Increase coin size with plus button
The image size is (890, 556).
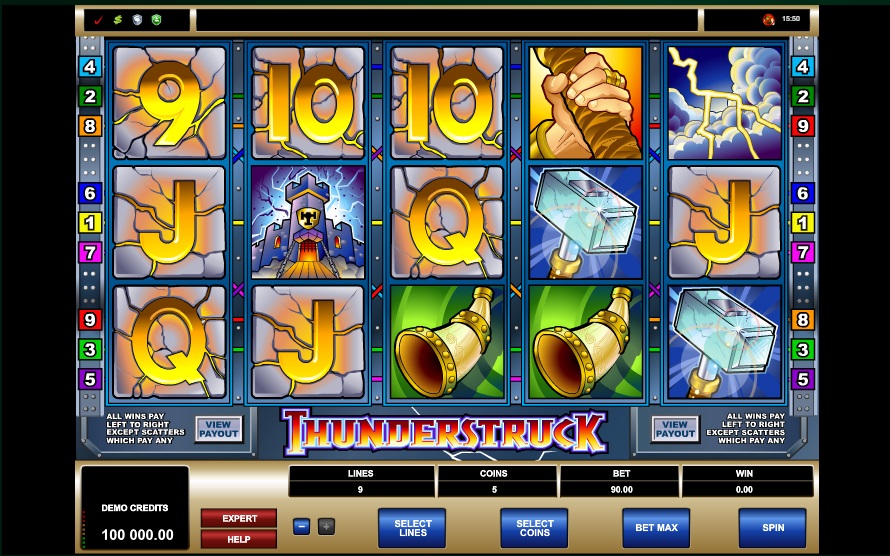tap(326, 526)
